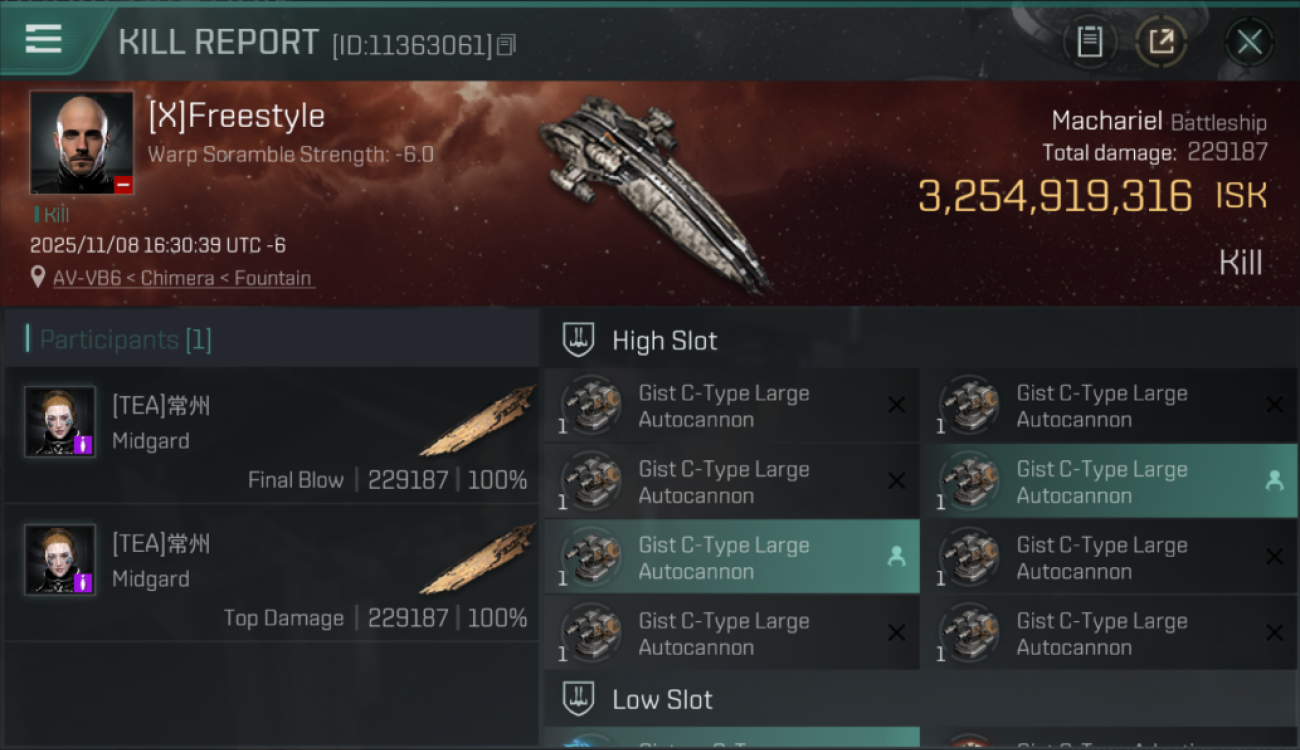The image size is (1300, 750).
Task: Click the [X]Freestyle player name
Action: (237, 114)
